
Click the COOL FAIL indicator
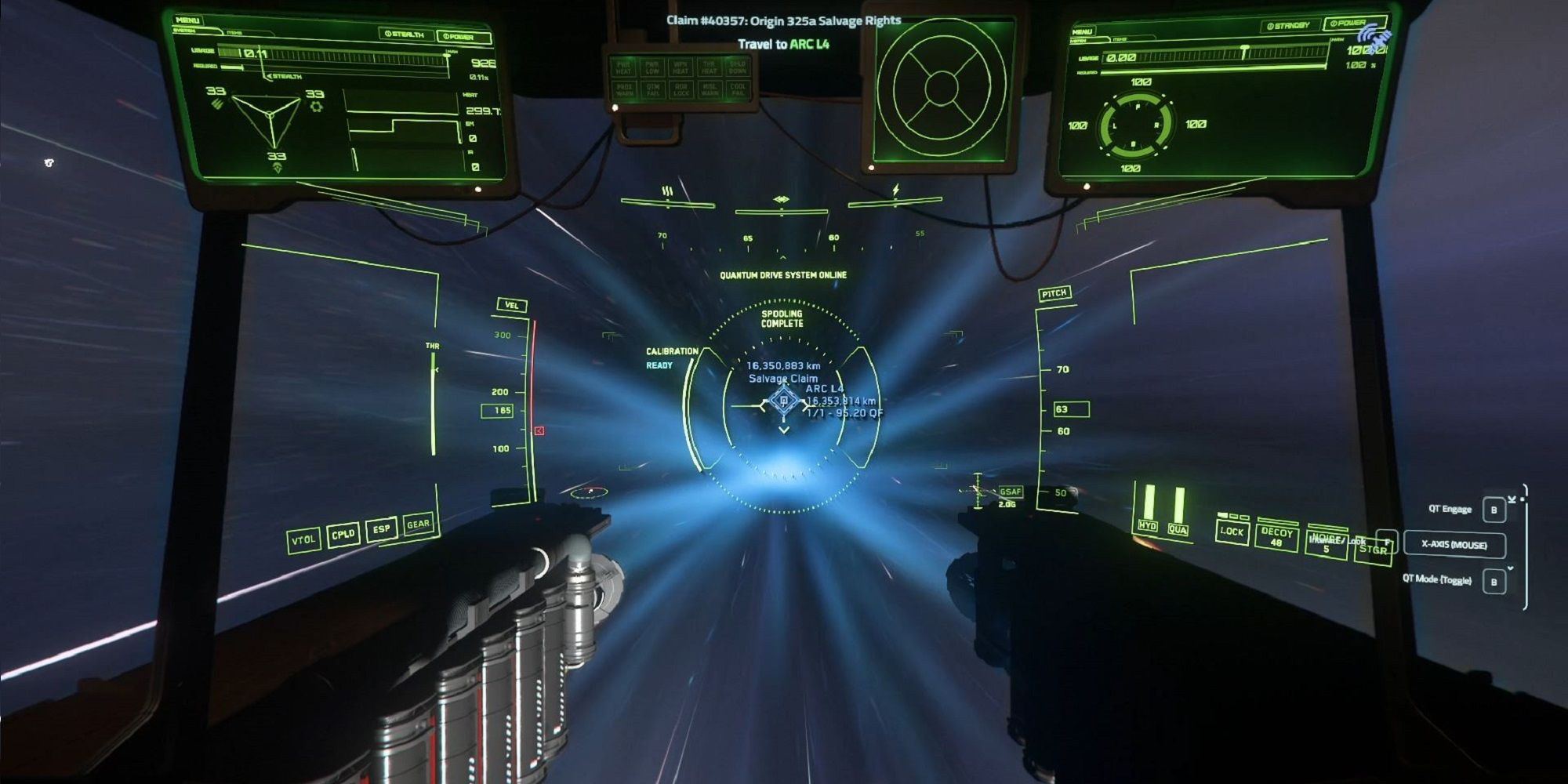click(x=738, y=91)
